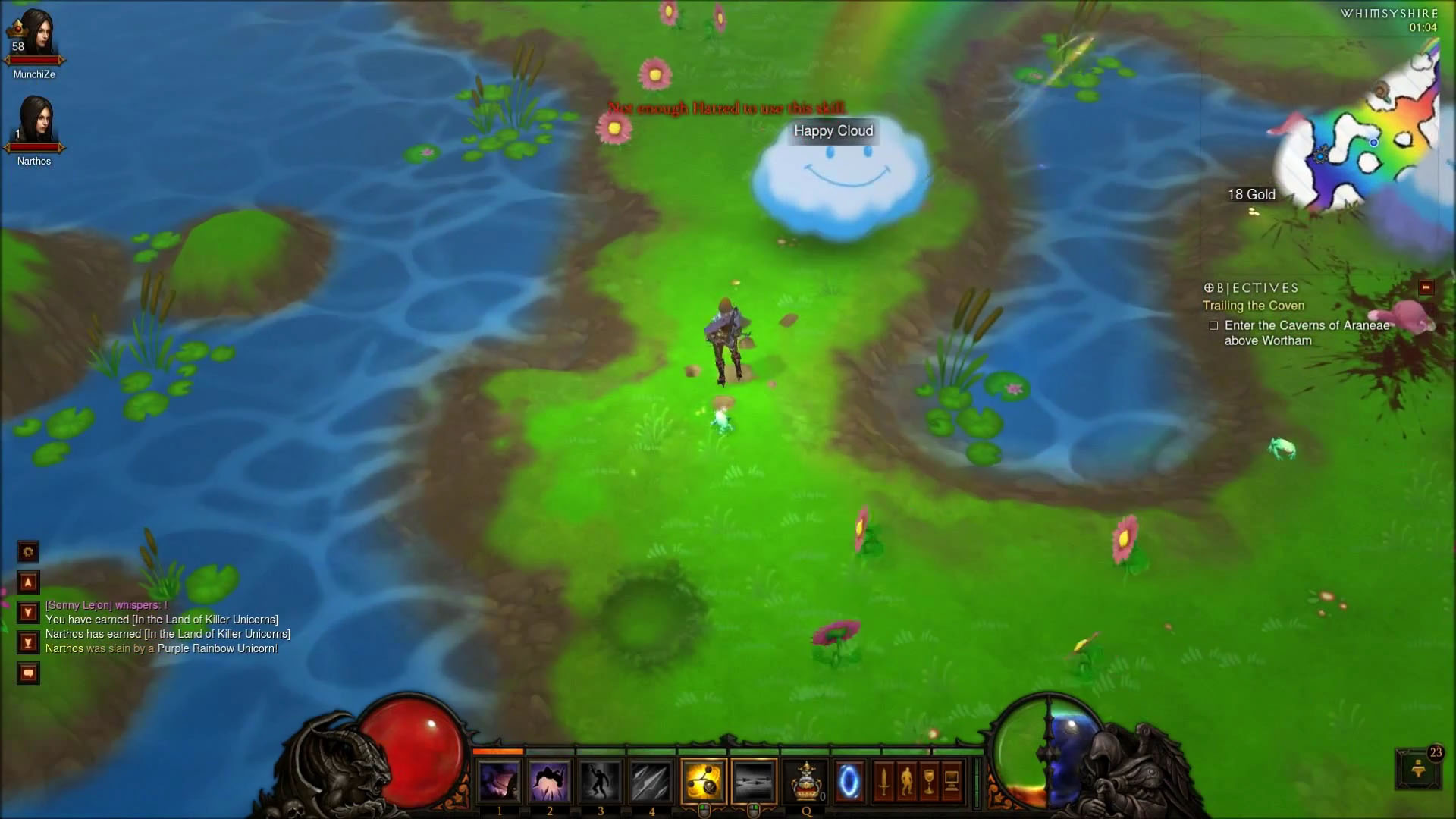Click the chat scroll-up arrow button
Viewport: 1456px width, 819px height.
pos(28,582)
